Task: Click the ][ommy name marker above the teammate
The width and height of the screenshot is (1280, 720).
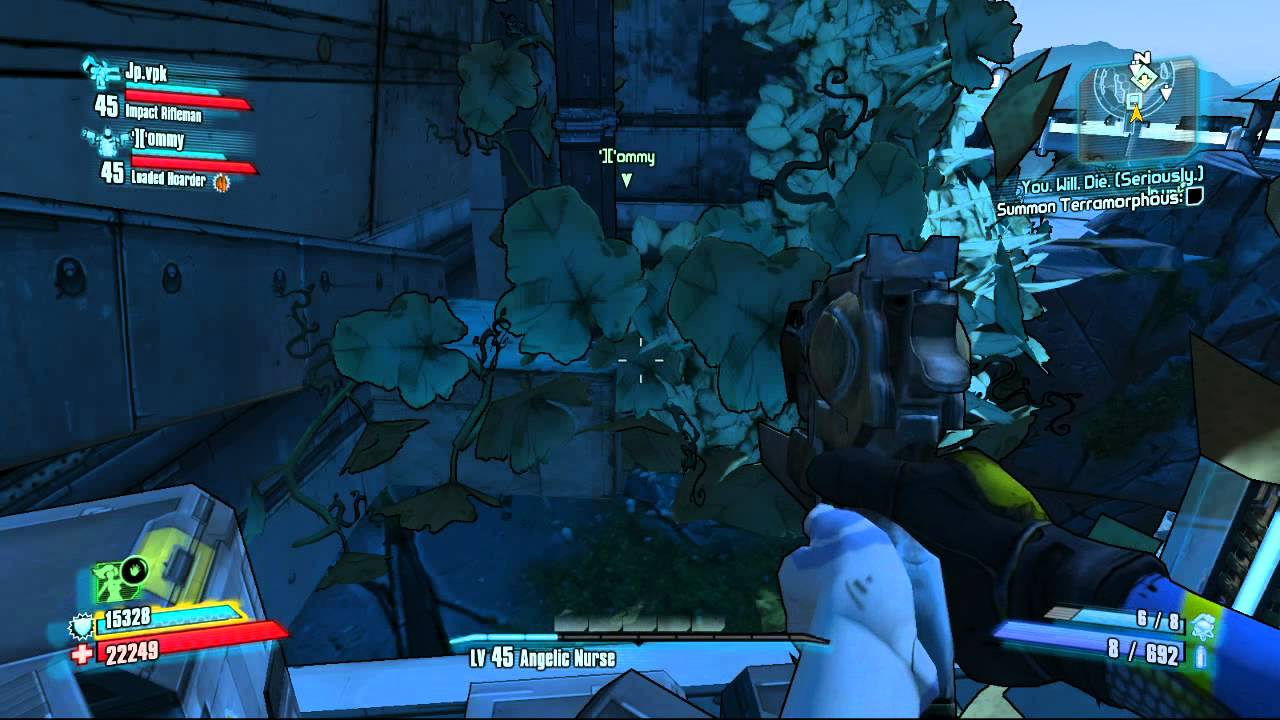Action: 626,157
